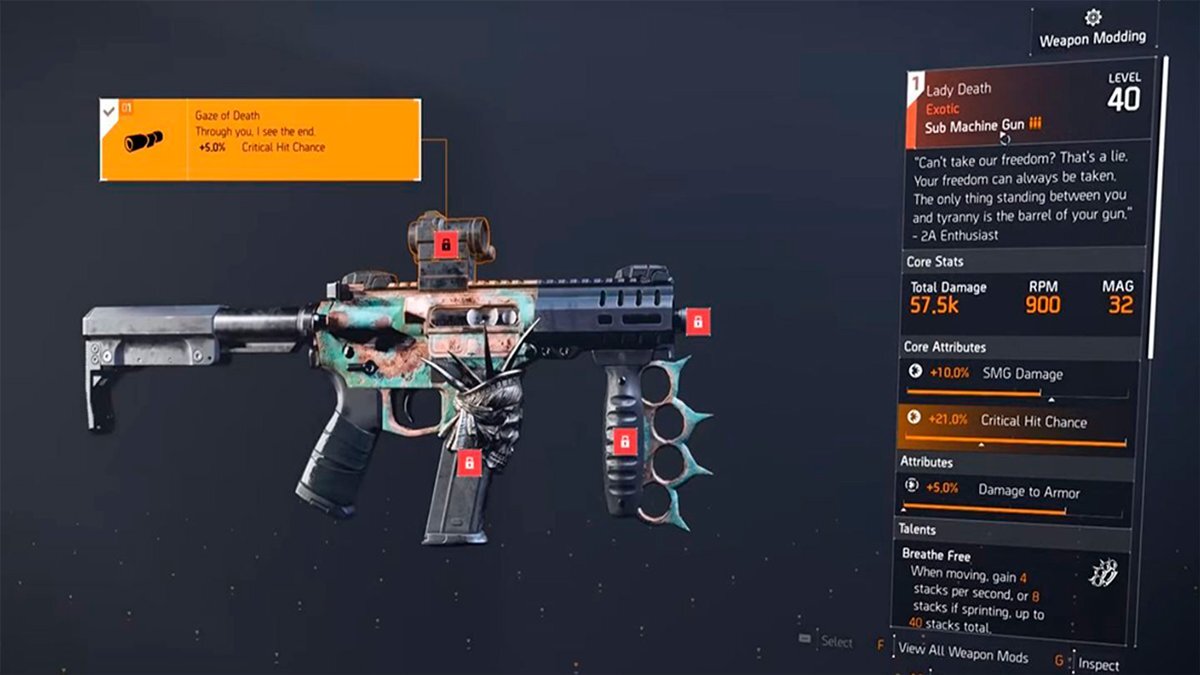This screenshot has height=675, width=1200.
Task: Open the Weapon Modding gear icon
Action: coord(1092,18)
